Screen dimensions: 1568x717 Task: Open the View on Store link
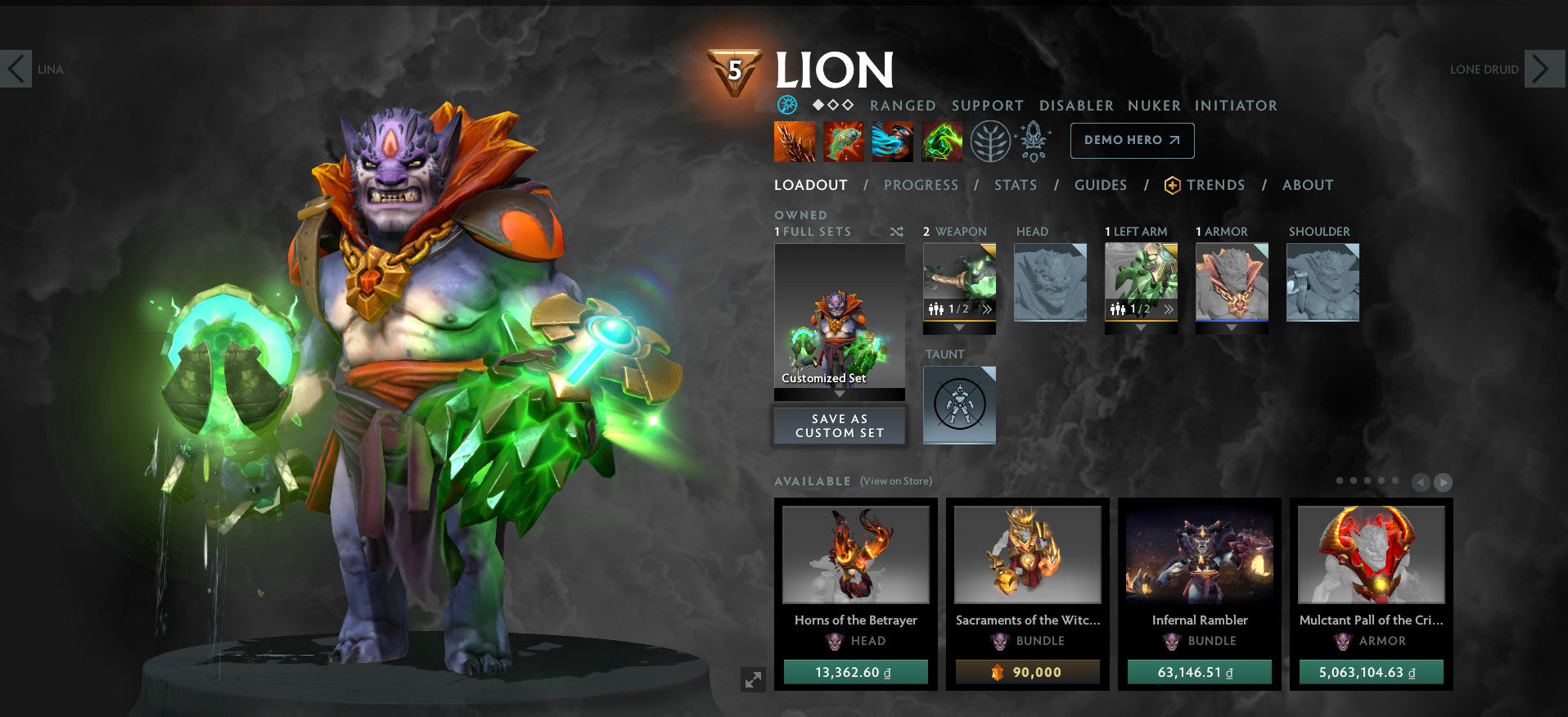coord(895,481)
